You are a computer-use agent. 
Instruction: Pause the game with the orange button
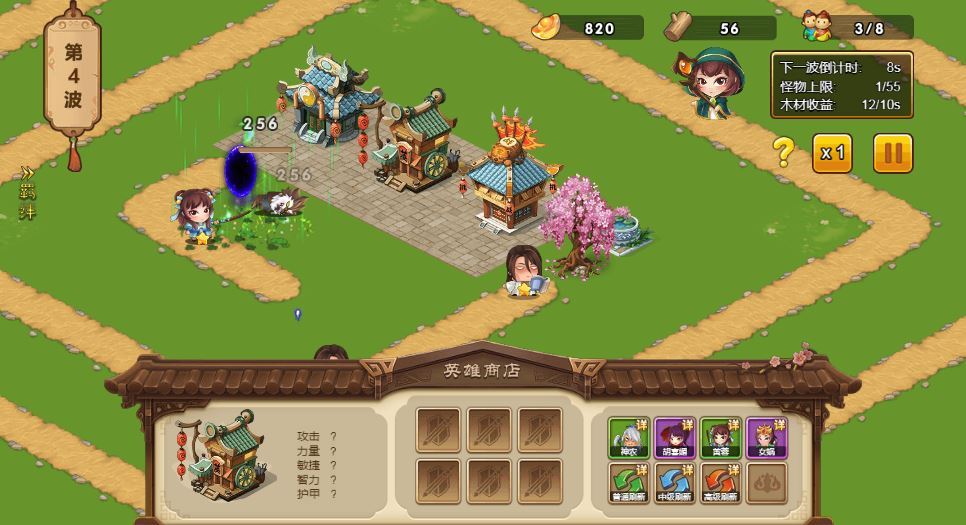click(893, 153)
